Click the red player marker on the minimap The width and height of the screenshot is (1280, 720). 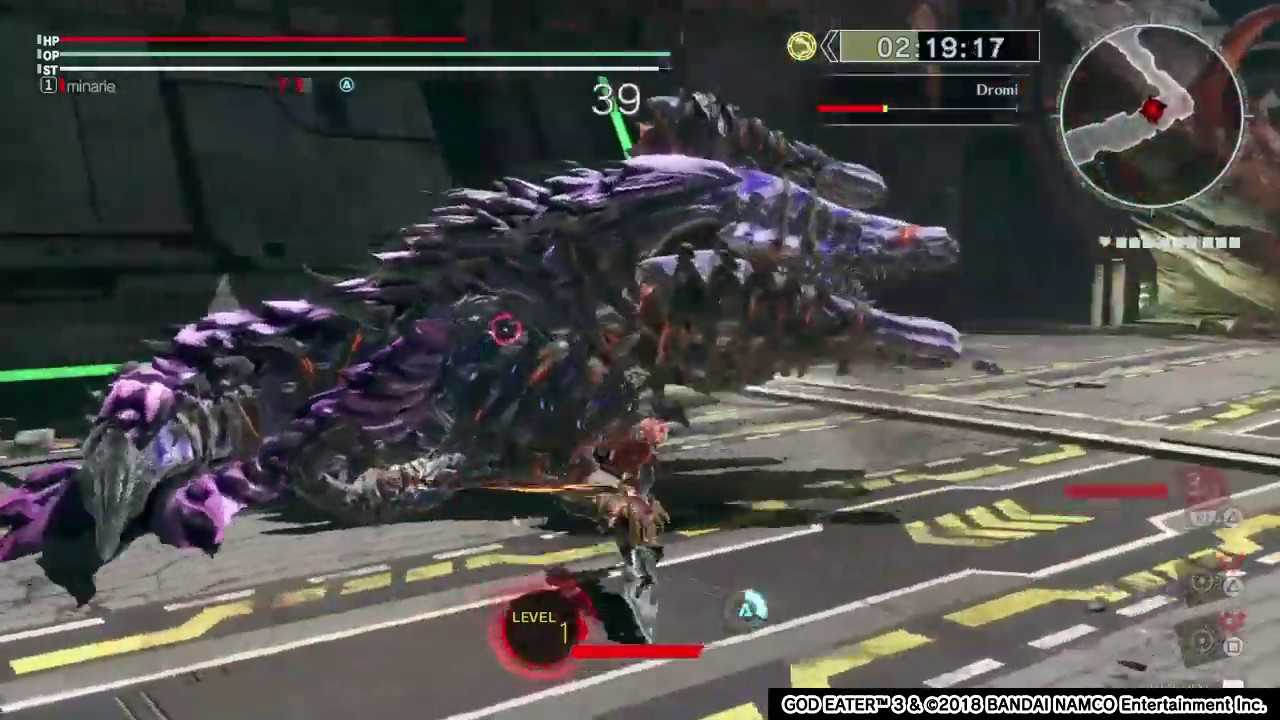tap(1153, 110)
